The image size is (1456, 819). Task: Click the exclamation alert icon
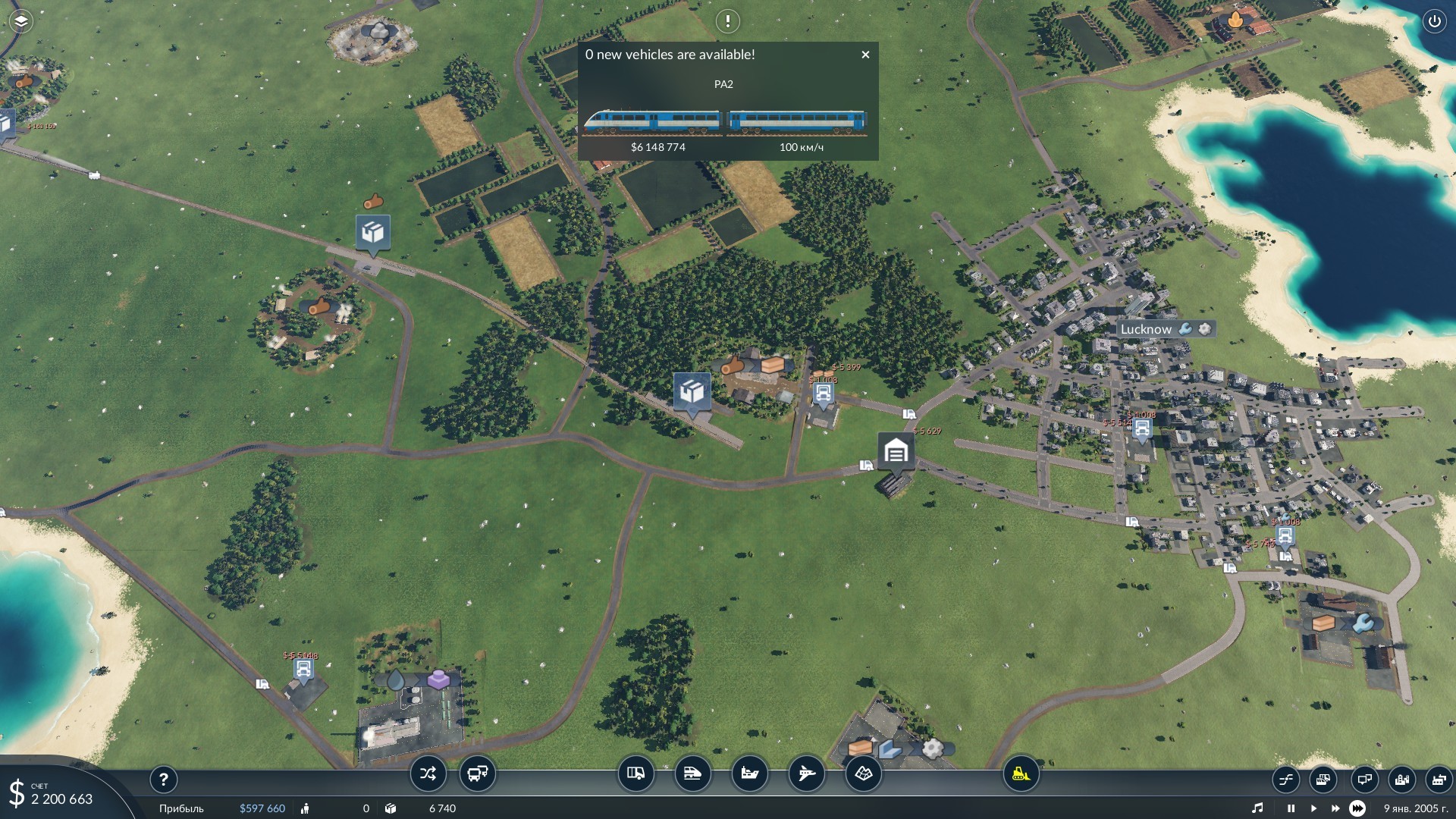pos(727,21)
